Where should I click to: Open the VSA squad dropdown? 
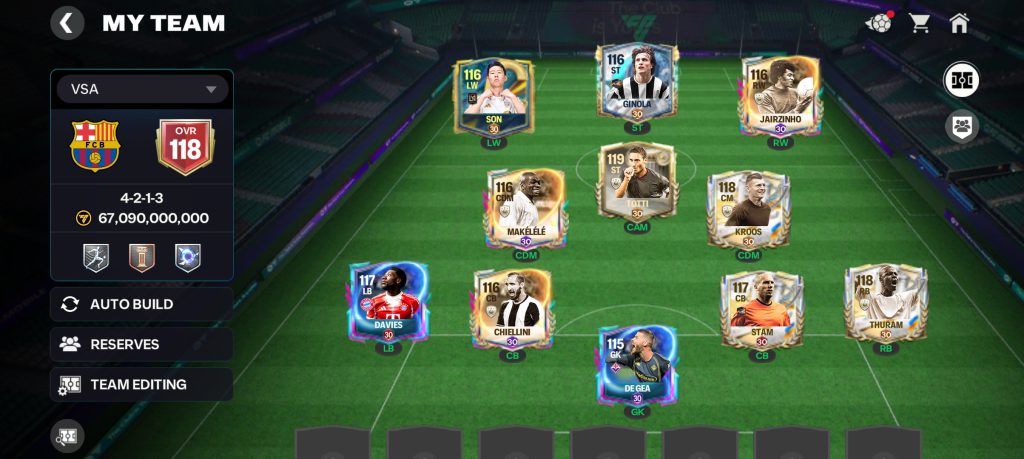[x=142, y=89]
